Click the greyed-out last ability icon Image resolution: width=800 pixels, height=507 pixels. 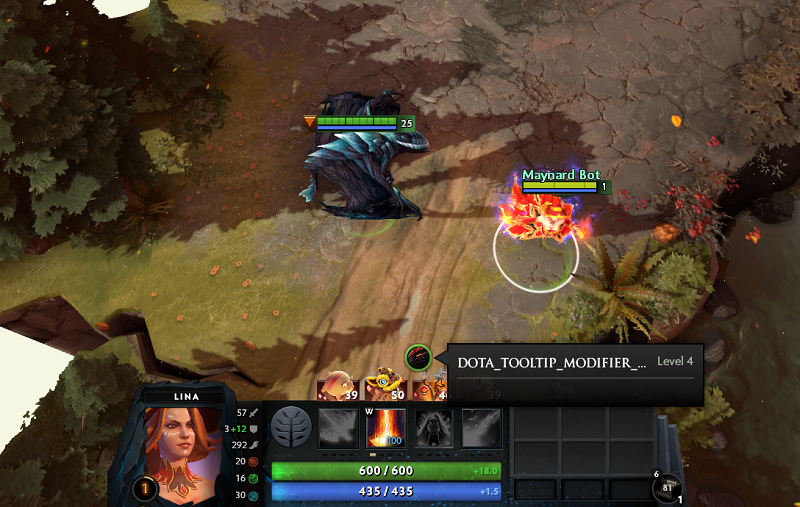click(x=481, y=428)
